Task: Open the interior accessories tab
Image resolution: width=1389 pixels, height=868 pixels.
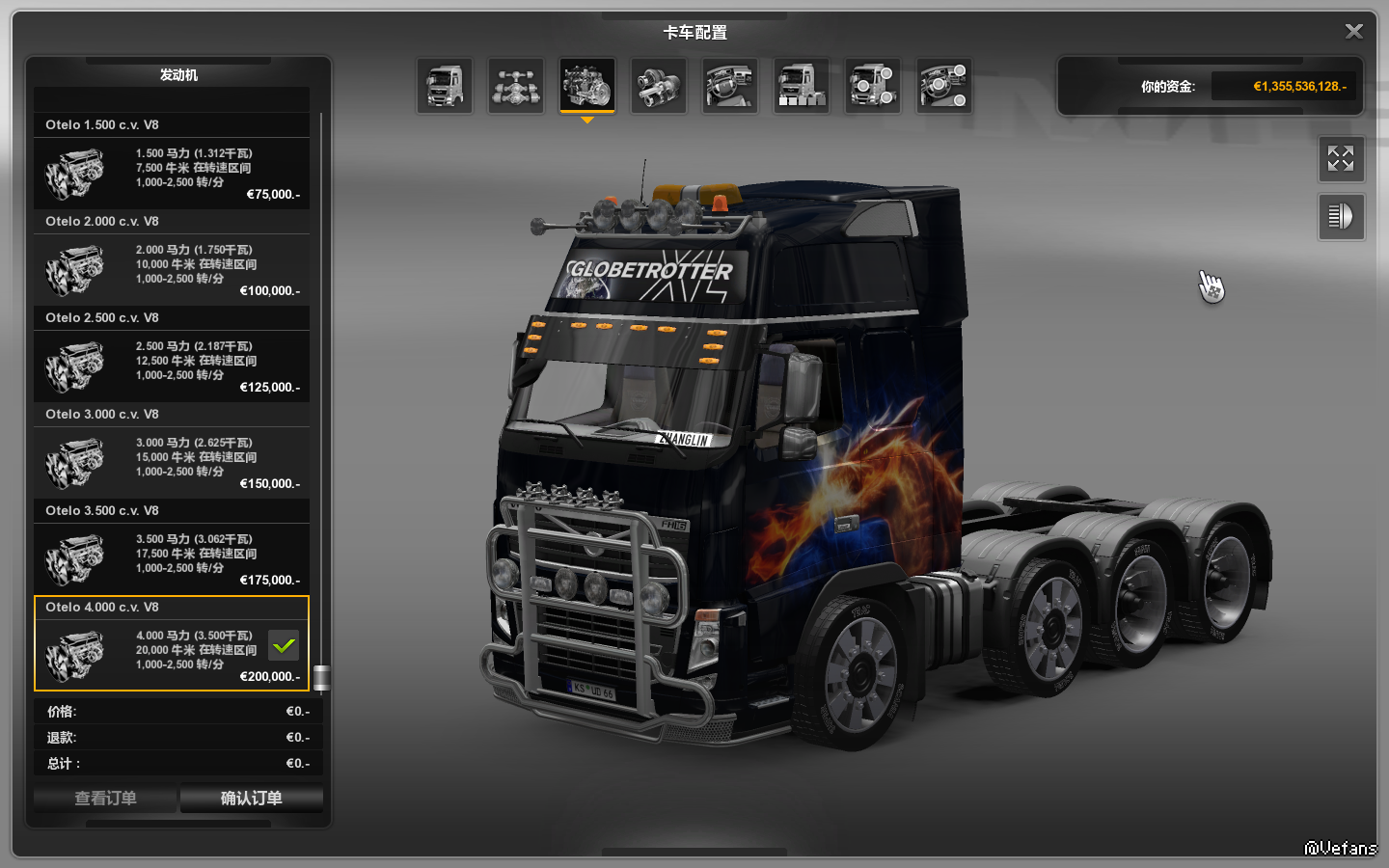Action: coord(944,86)
